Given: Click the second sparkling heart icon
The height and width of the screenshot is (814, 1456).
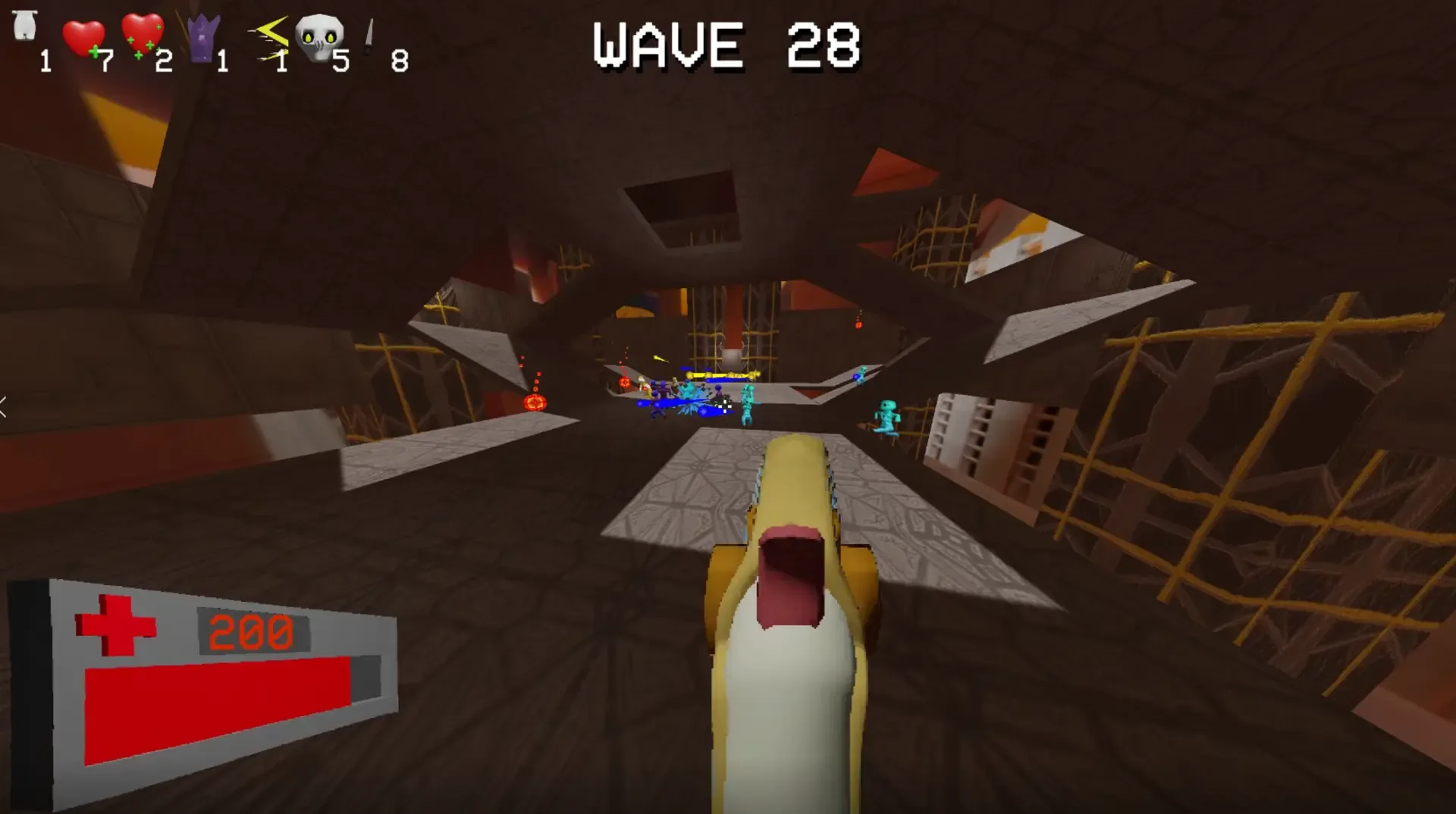Looking at the screenshot, I should (141, 34).
